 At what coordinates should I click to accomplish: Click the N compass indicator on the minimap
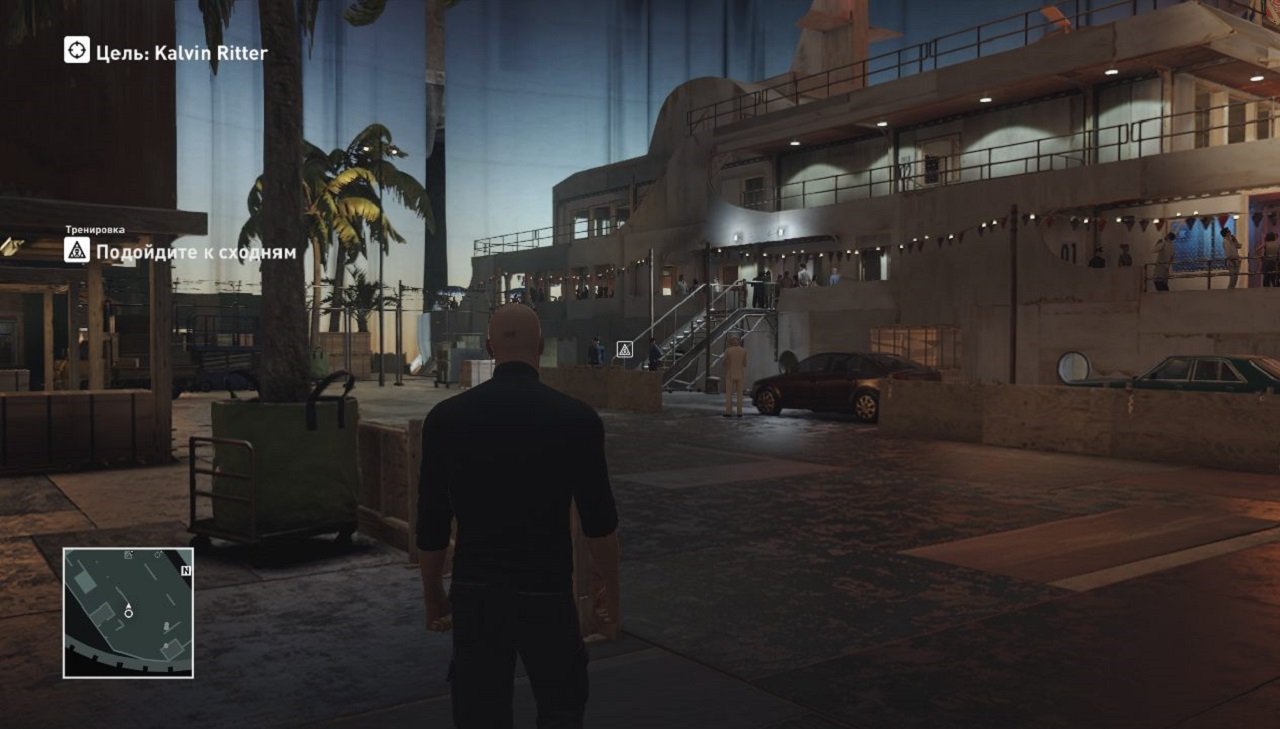(186, 569)
